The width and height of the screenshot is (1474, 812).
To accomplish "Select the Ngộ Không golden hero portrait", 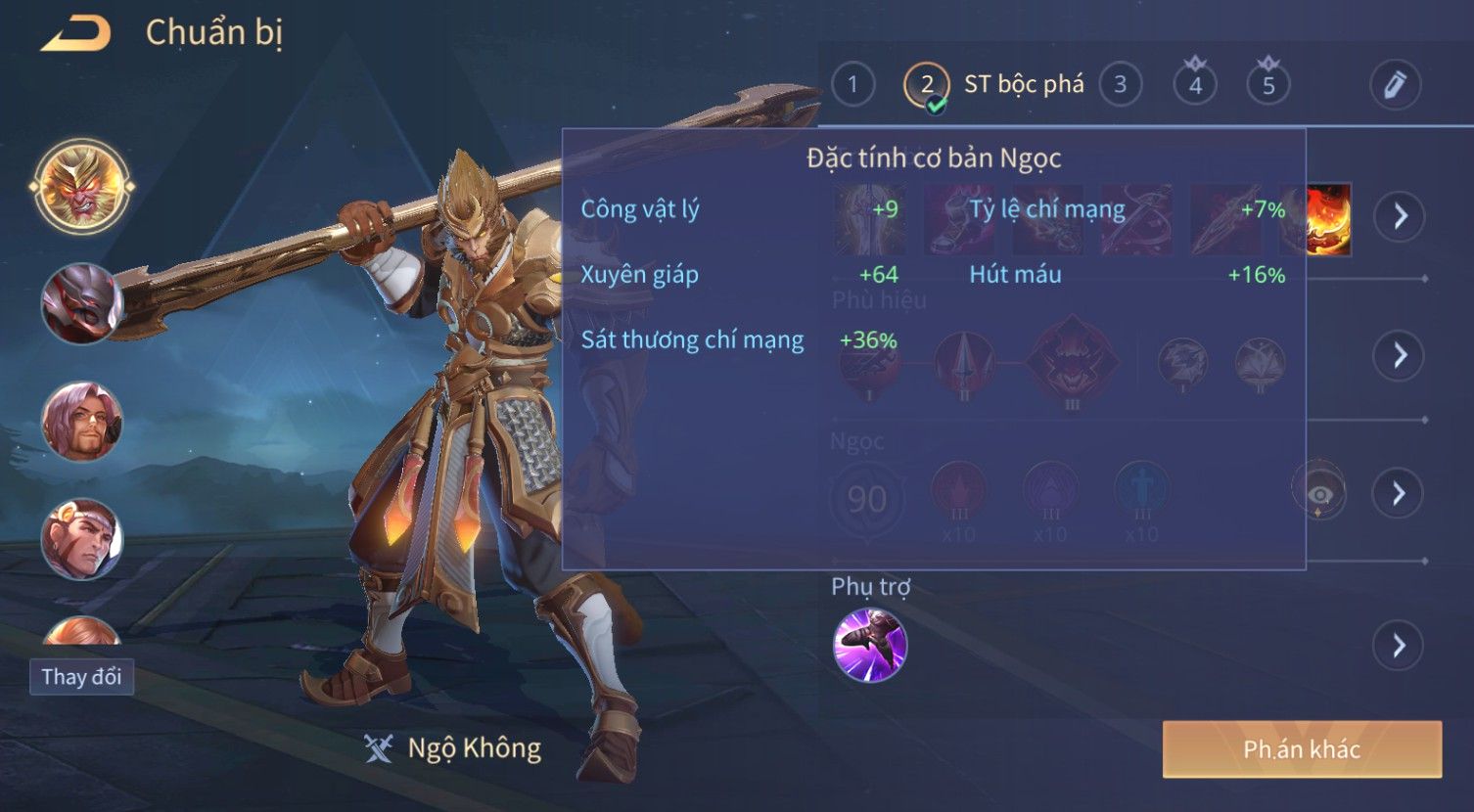I will (82, 185).
